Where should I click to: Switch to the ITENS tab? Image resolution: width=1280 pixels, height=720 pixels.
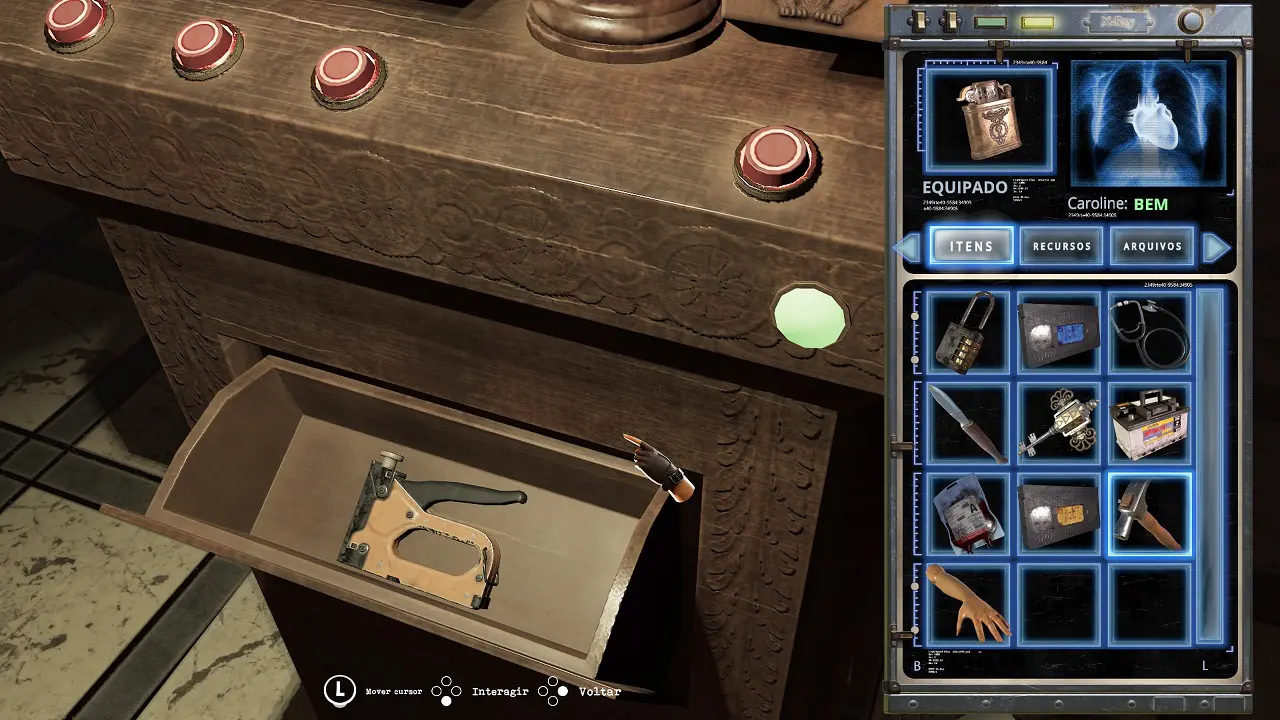tap(971, 246)
